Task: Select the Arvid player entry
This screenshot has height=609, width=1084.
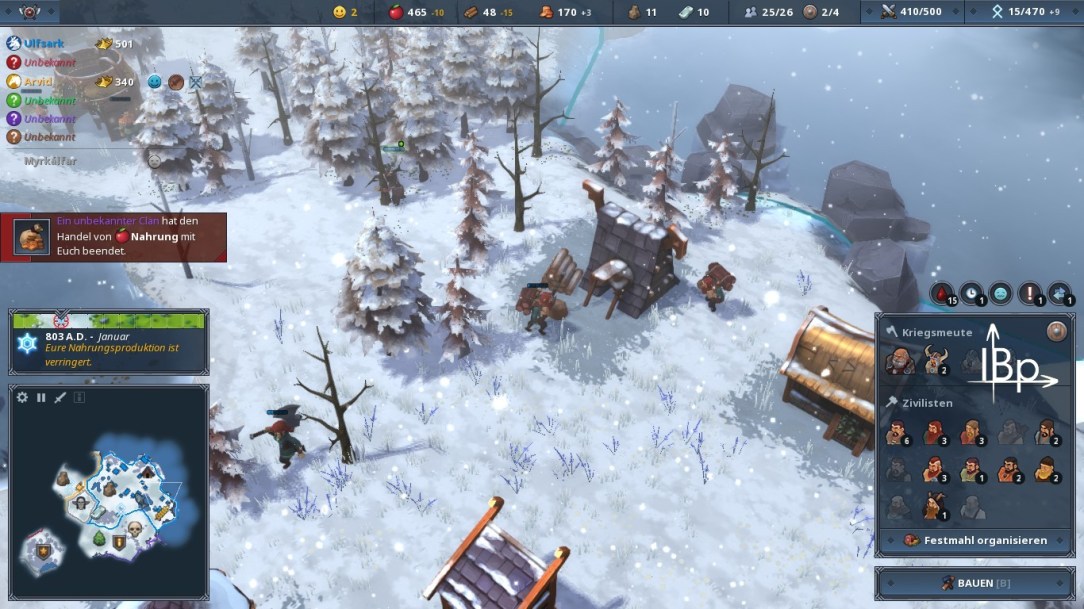Action: click(39, 82)
